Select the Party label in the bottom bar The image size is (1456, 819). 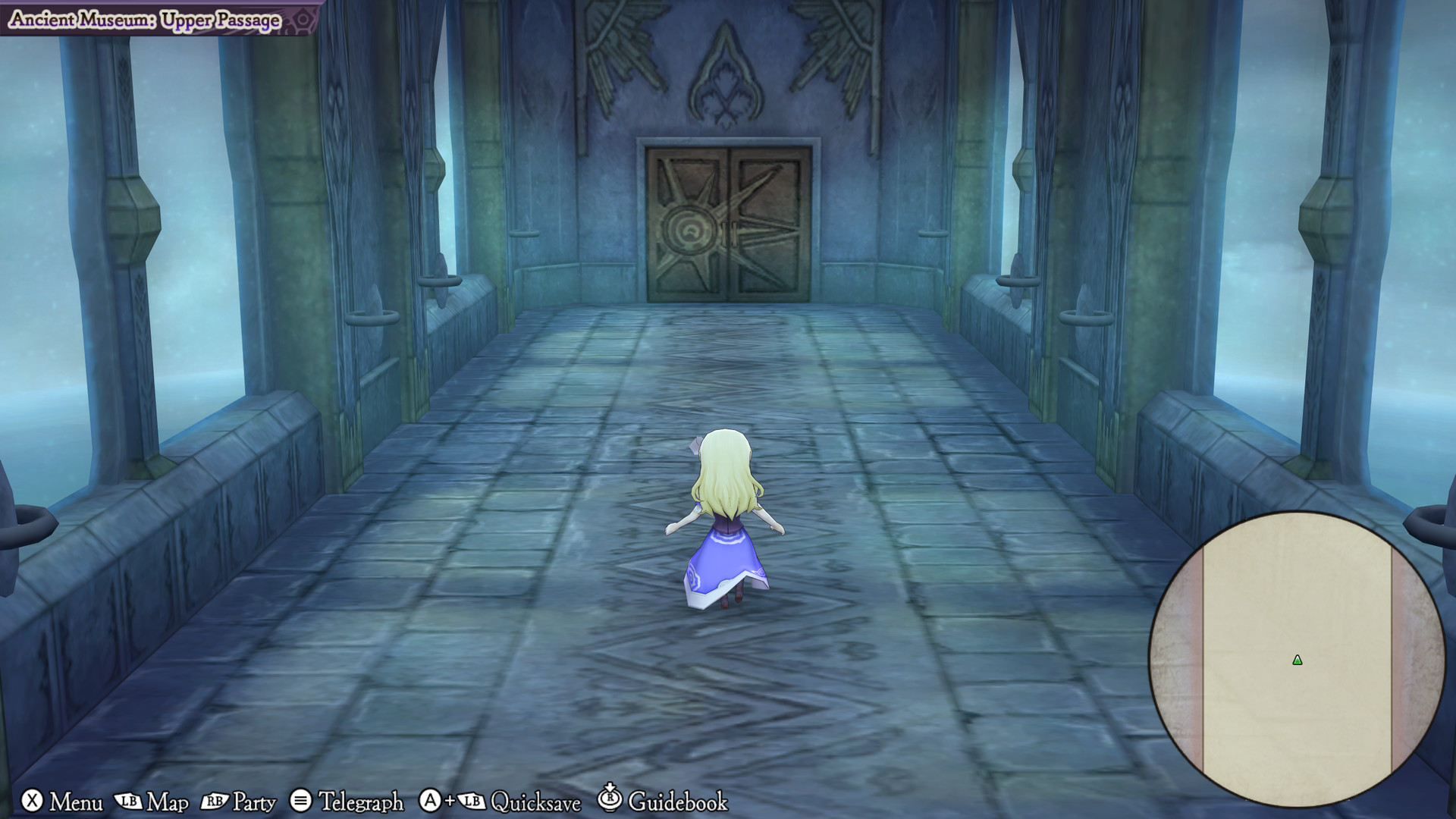pyautogui.click(x=256, y=801)
